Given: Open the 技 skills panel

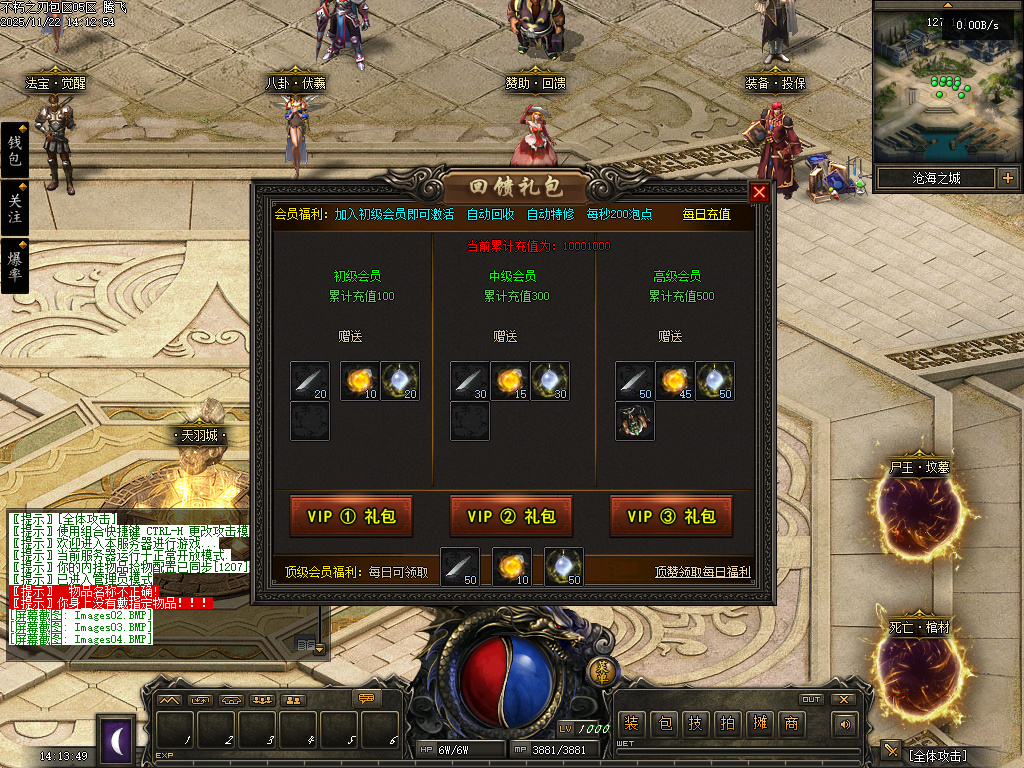Looking at the screenshot, I should tap(696, 724).
